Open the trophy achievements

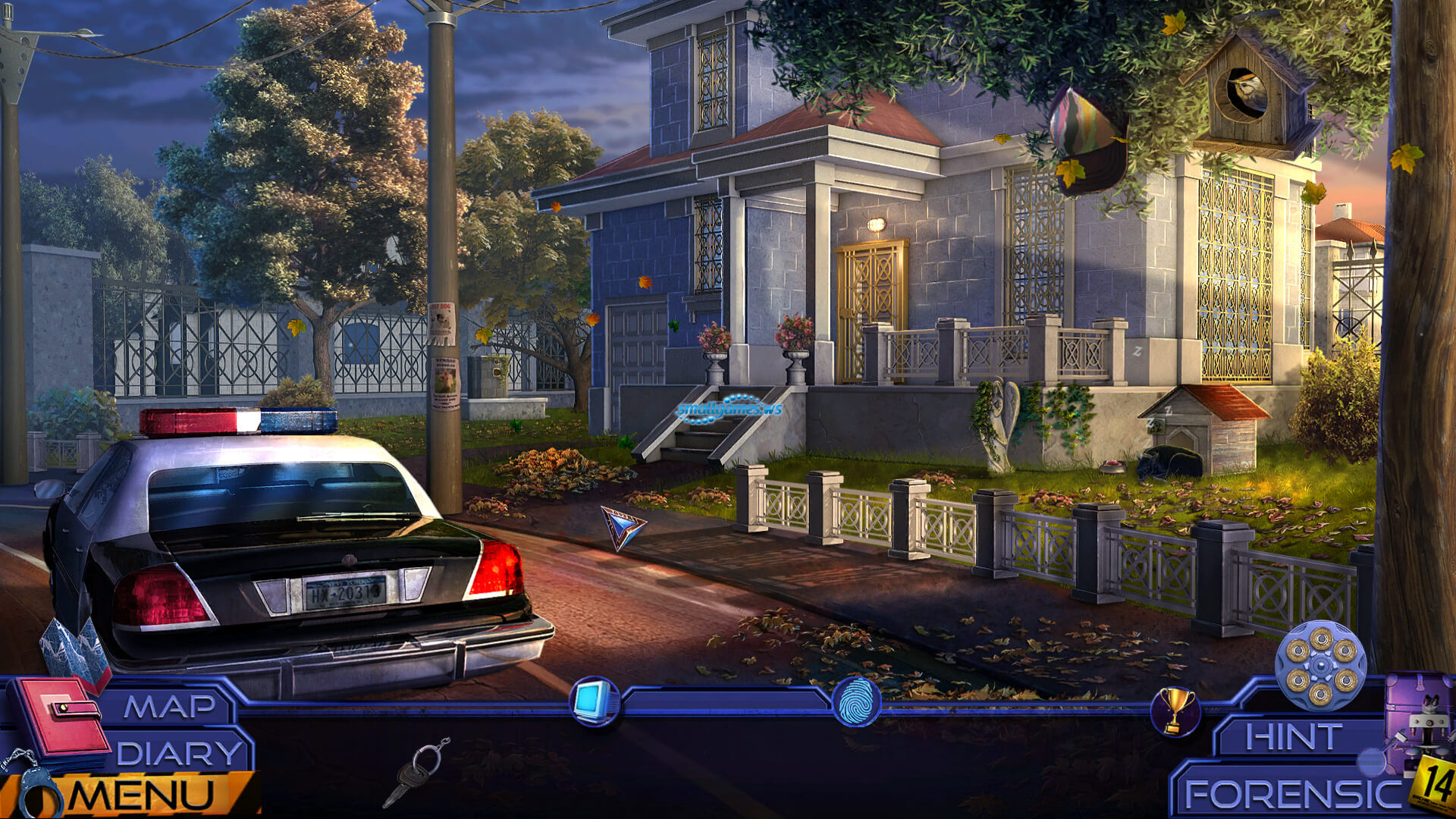pos(1175,711)
